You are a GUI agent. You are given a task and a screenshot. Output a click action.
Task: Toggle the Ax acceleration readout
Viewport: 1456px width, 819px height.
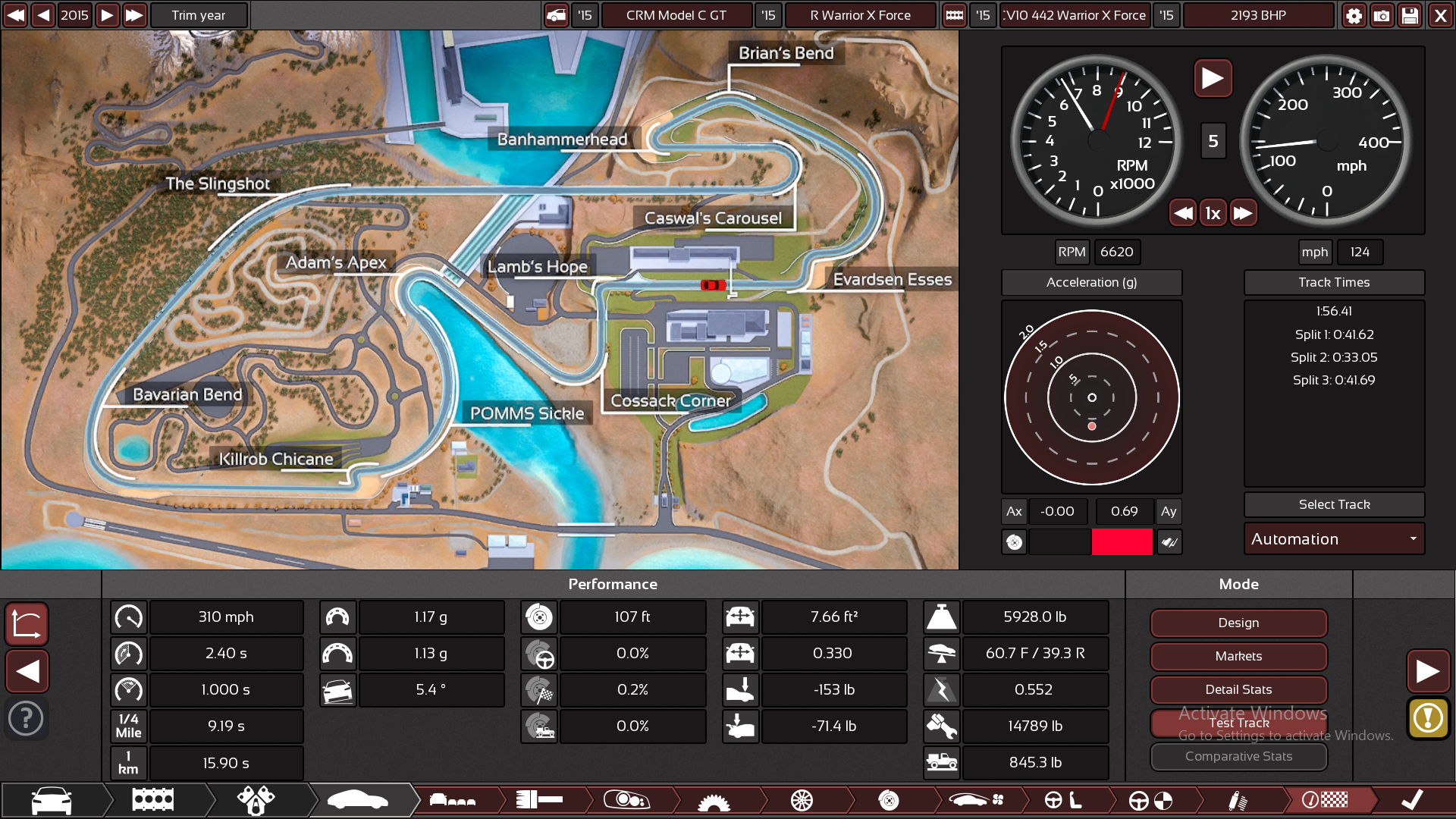pyautogui.click(x=1014, y=511)
